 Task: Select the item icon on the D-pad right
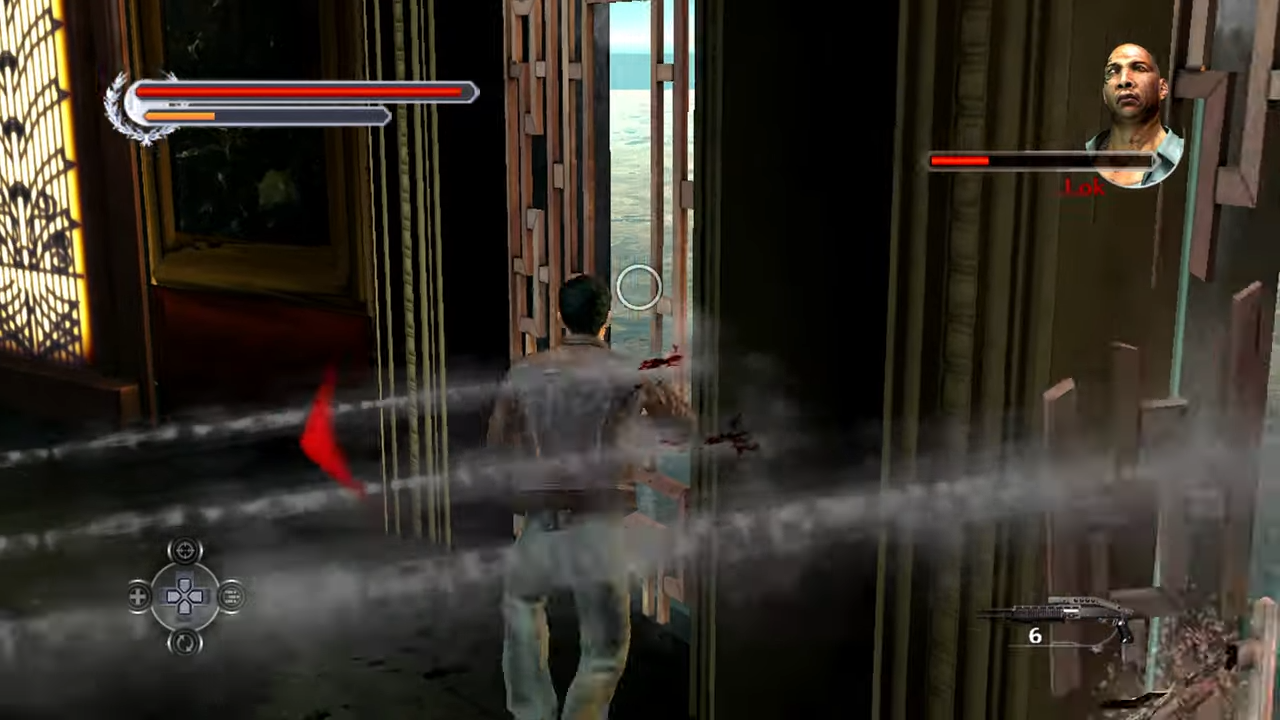[231, 595]
